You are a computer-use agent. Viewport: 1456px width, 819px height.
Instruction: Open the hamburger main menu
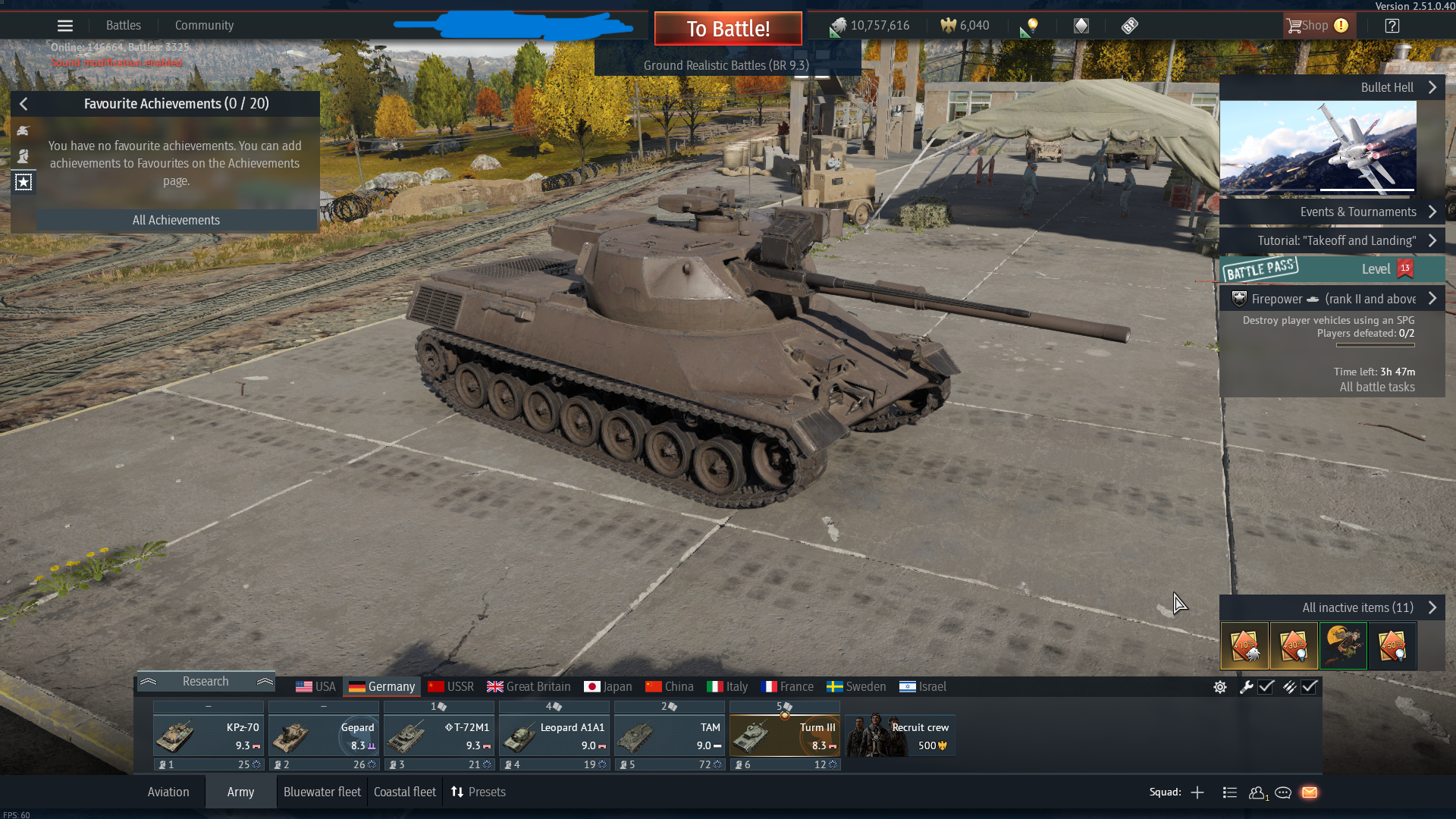(x=65, y=26)
